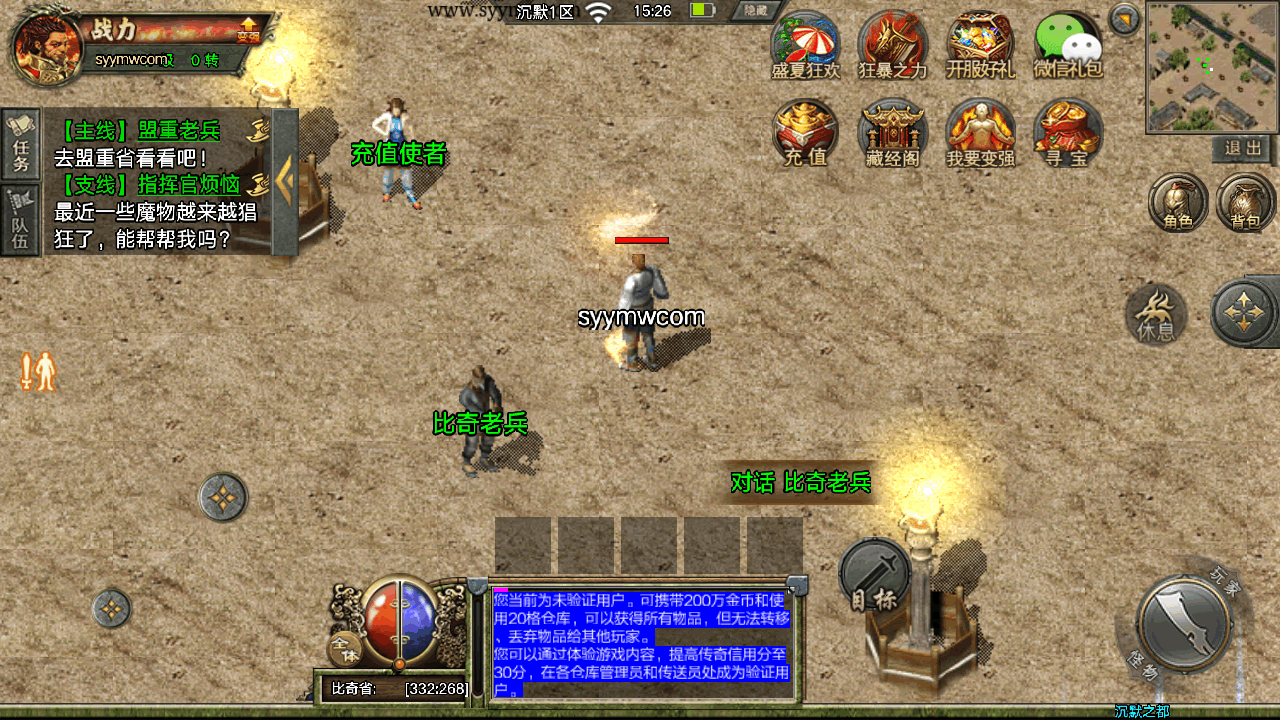Viewport: 1280px width, 720px height.
Task: Enter the 藏经阁 scripture pavilion
Action: point(893,133)
